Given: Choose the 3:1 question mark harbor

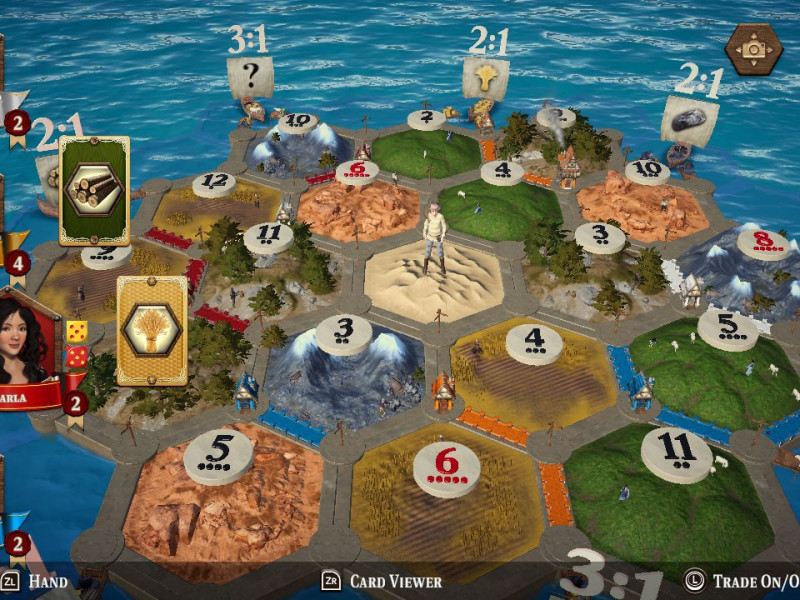Looking at the screenshot, I should coord(249,76).
